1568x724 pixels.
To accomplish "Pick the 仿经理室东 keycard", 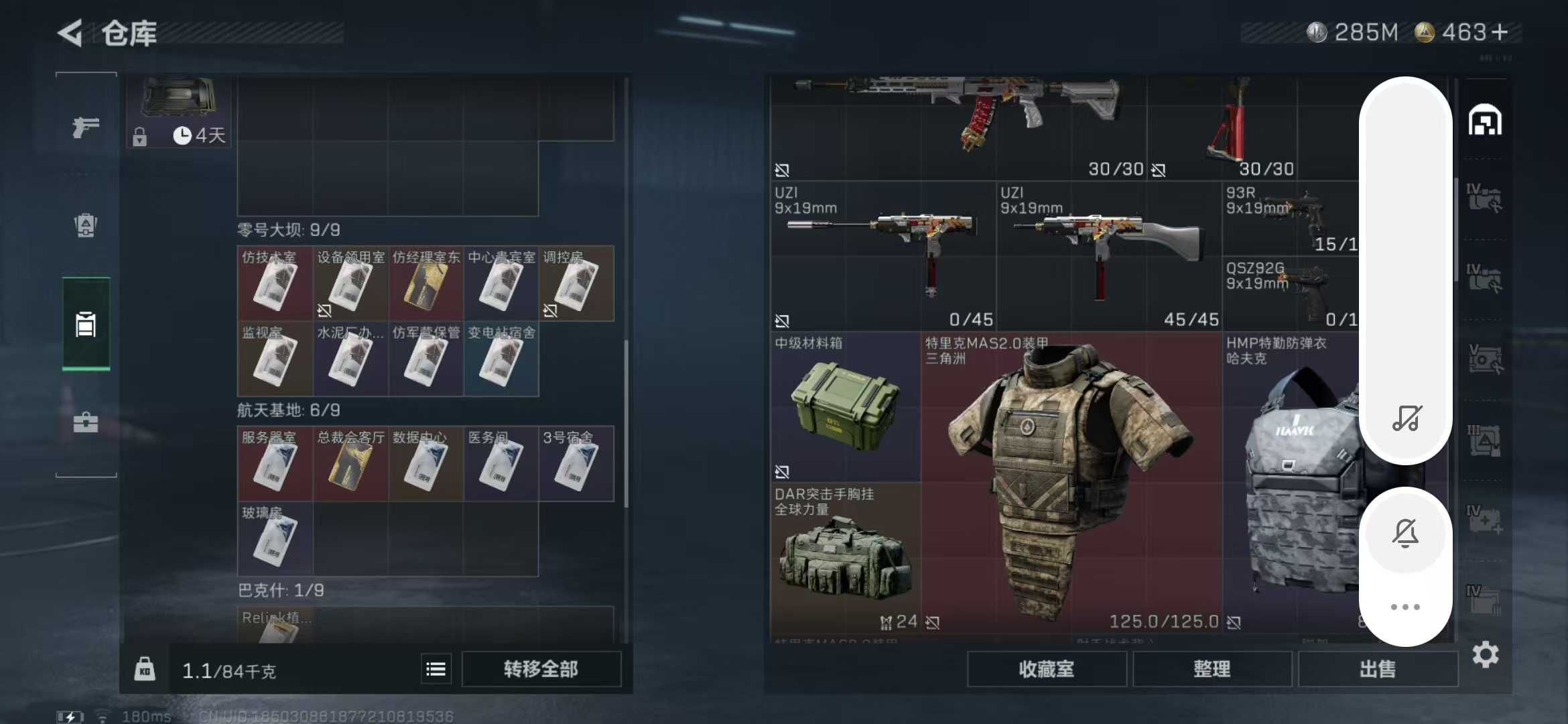I will (426, 284).
